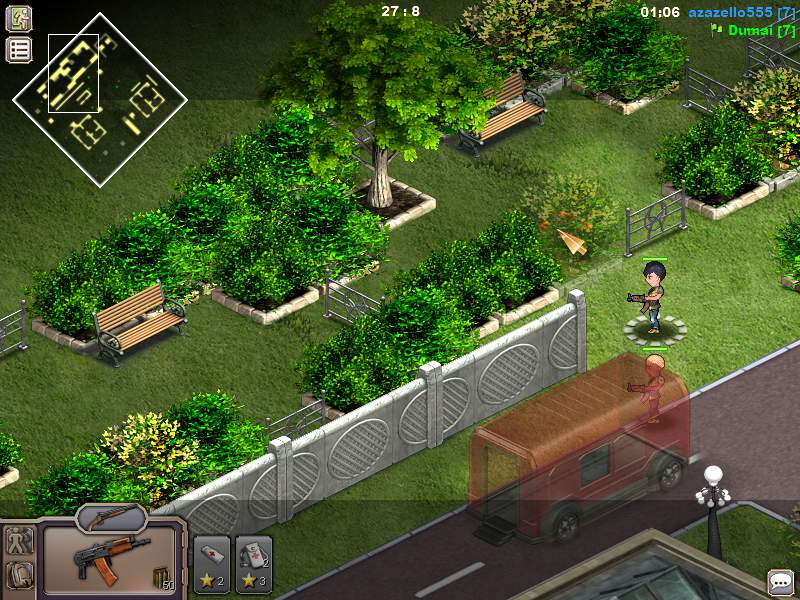Viewport: 800px width, 600px height.
Task: Click the exit battle running-man icon
Action: click(x=19, y=19)
